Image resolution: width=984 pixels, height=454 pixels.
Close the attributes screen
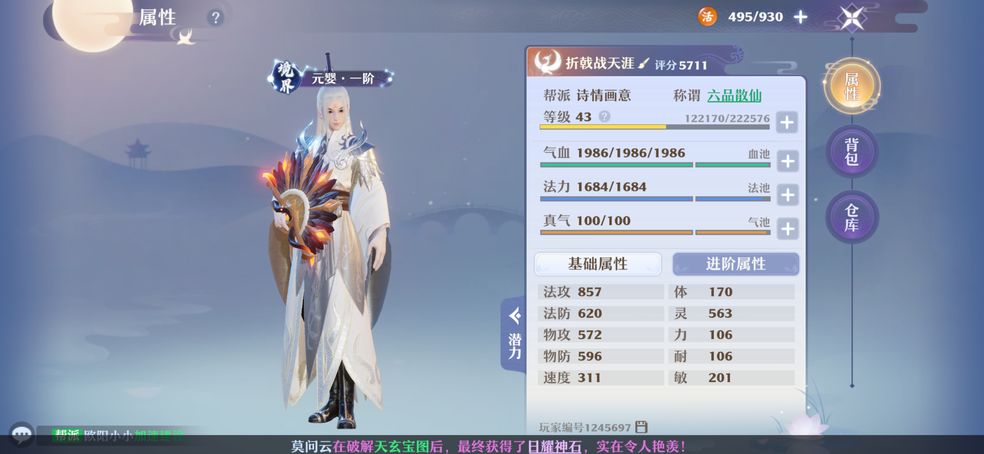852,17
